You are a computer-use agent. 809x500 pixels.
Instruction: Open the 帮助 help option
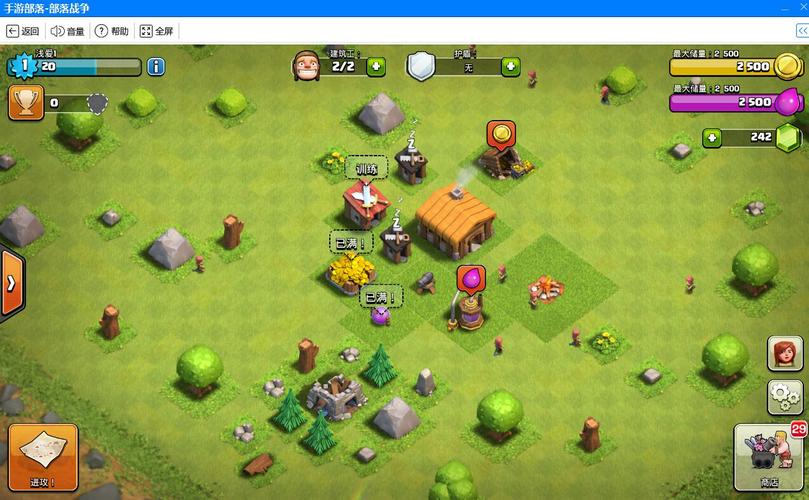coord(112,31)
